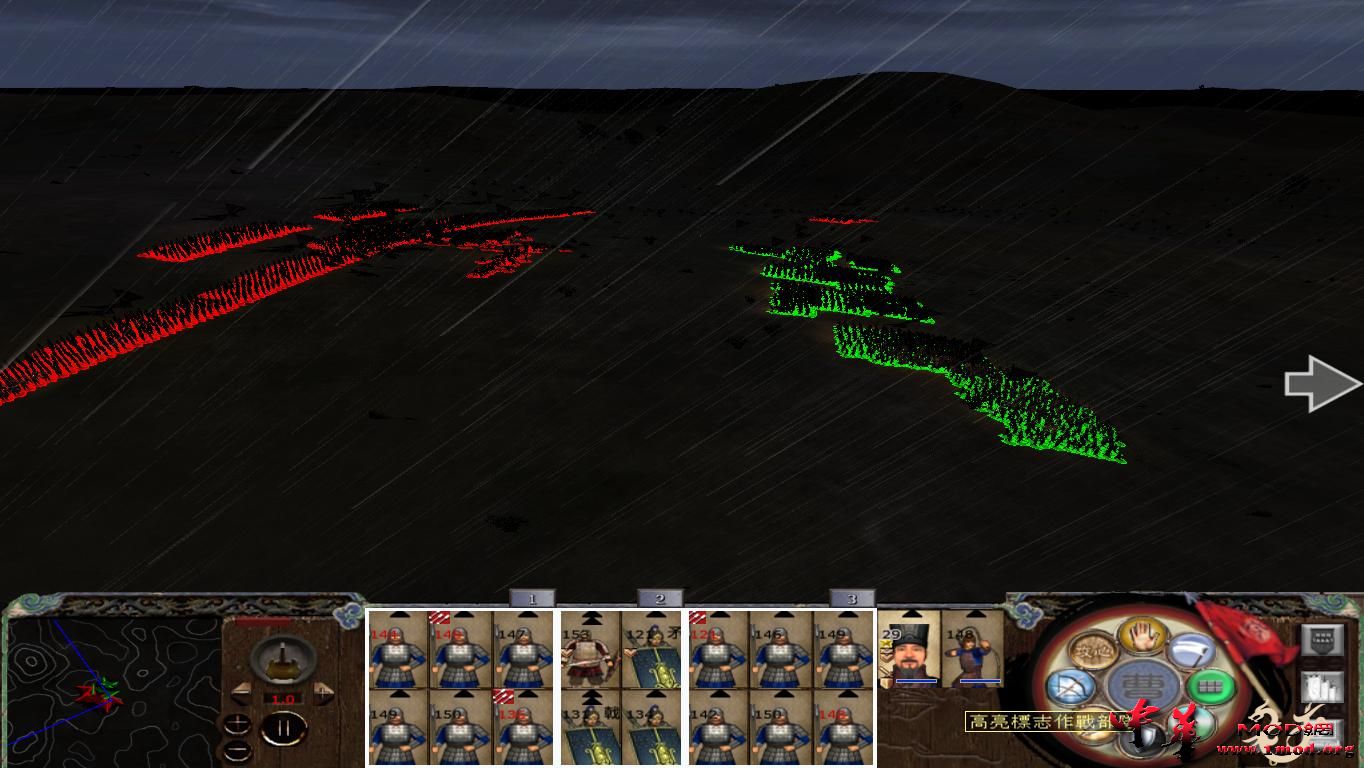Switch to unit group tab 2
The height and width of the screenshot is (768, 1364).
tap(660, 597)
